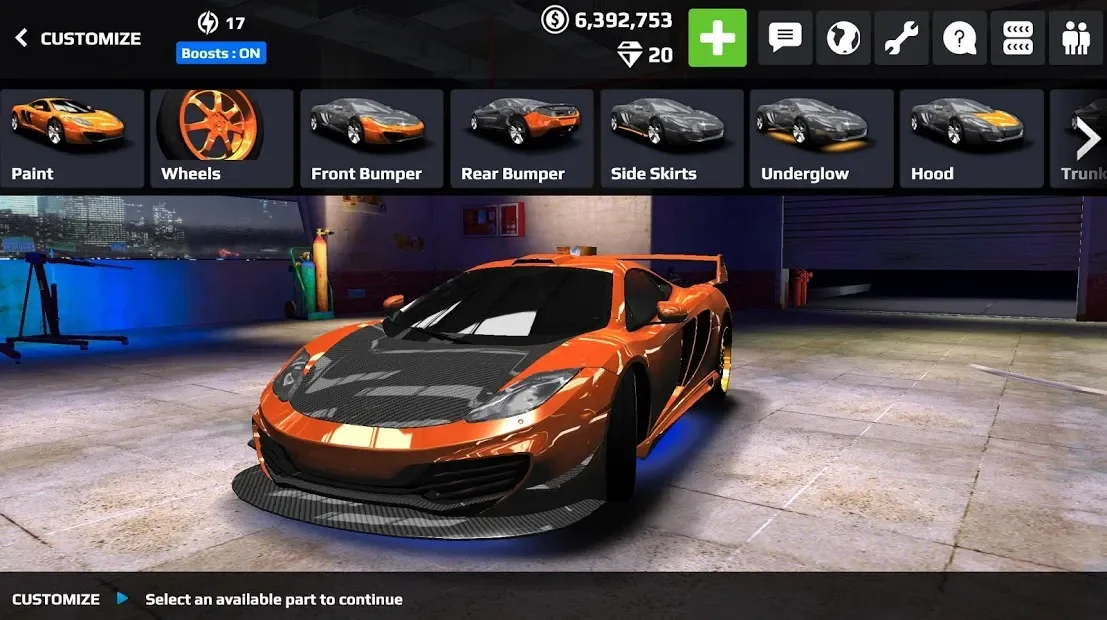Show more categories with right arrow

coord(1087,140)
